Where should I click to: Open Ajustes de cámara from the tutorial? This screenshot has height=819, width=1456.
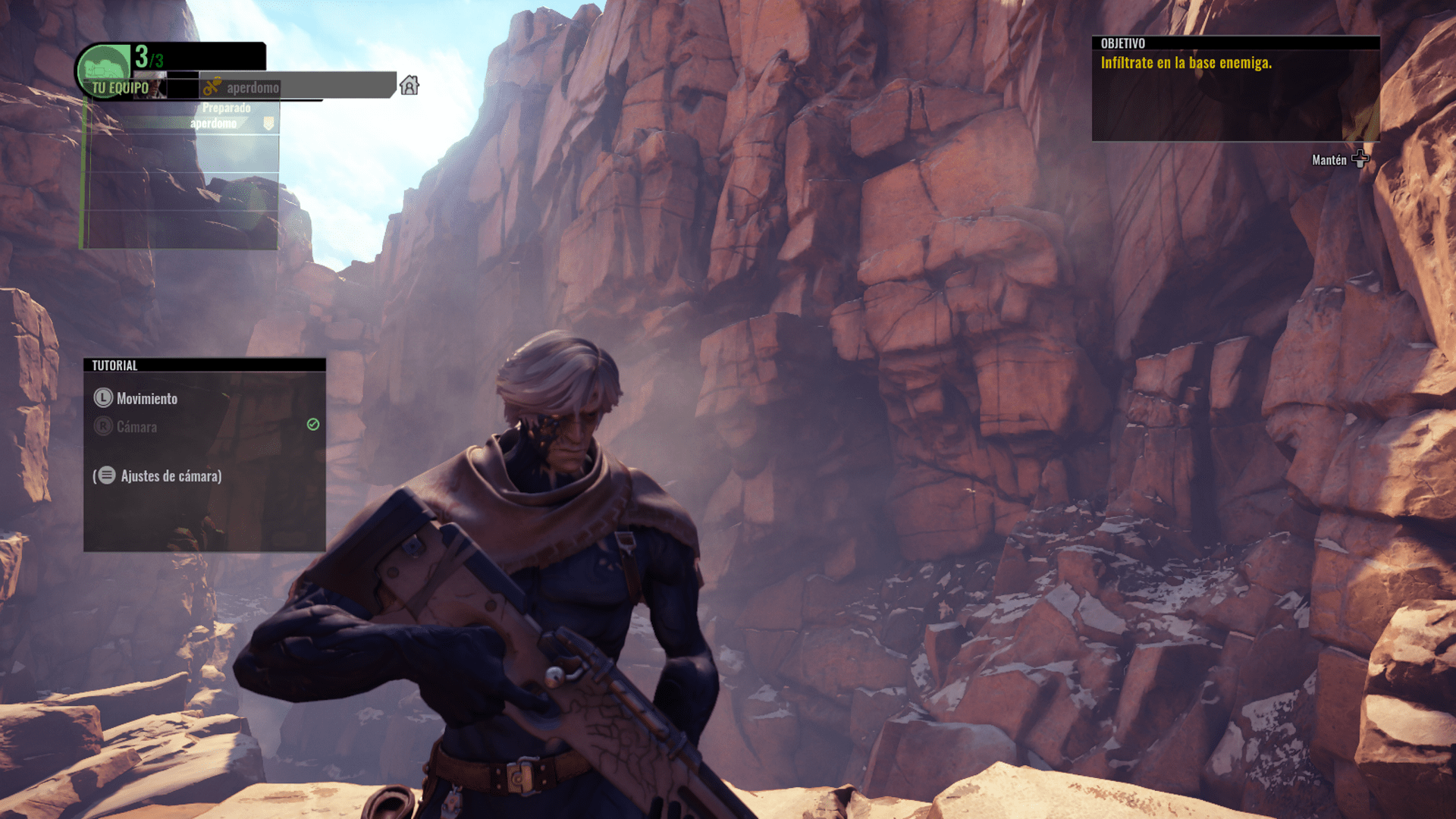(171, 476)
